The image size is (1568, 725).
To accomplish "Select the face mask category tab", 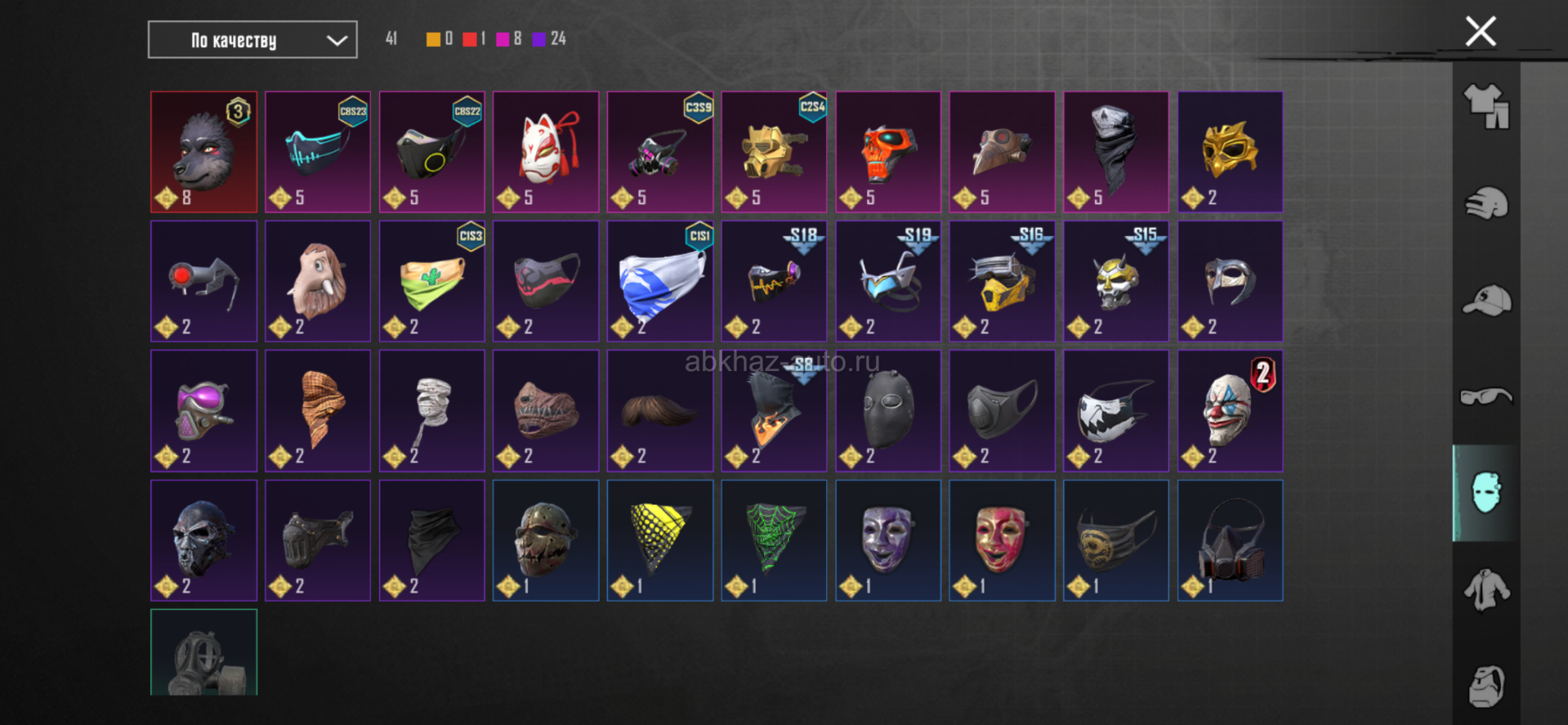I will pos(1485,493).
